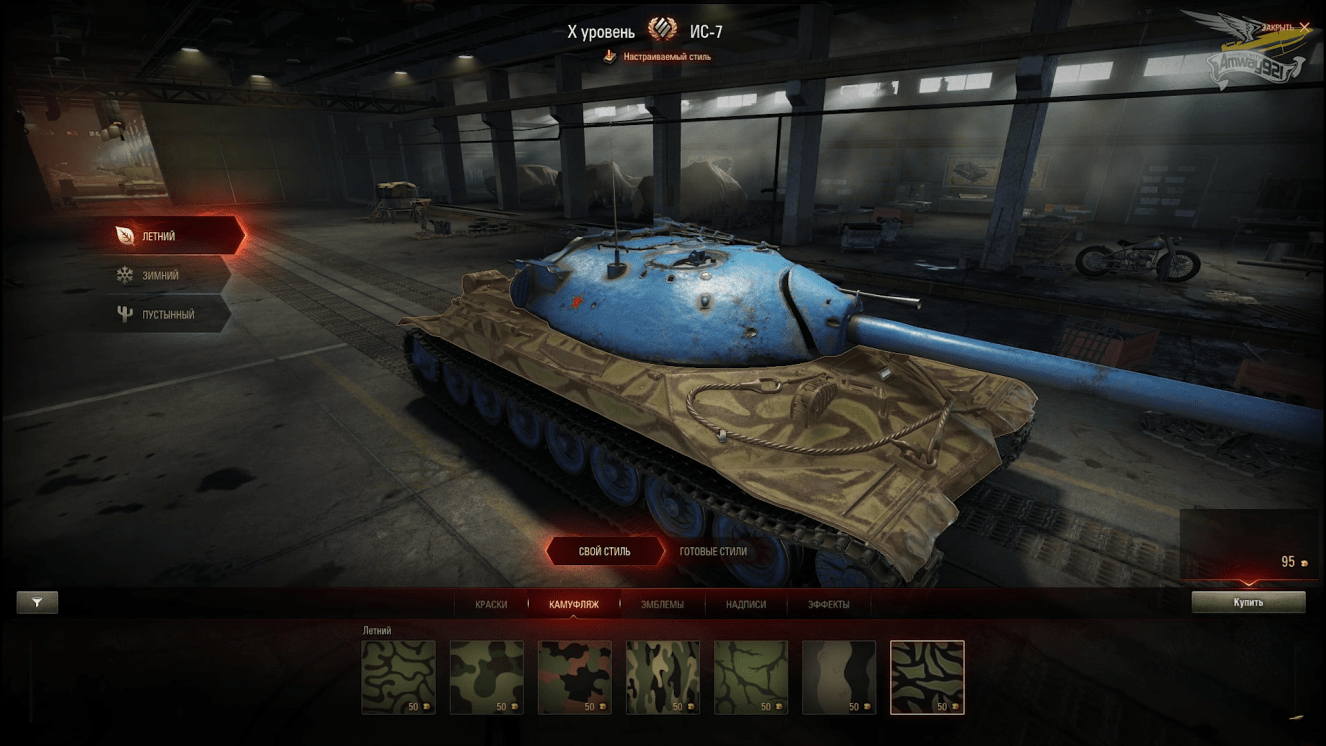Apply the cracked-branch pattern green camouflage
The width and height of the screenshot is (1326, 746).
(x=751, y=677)
